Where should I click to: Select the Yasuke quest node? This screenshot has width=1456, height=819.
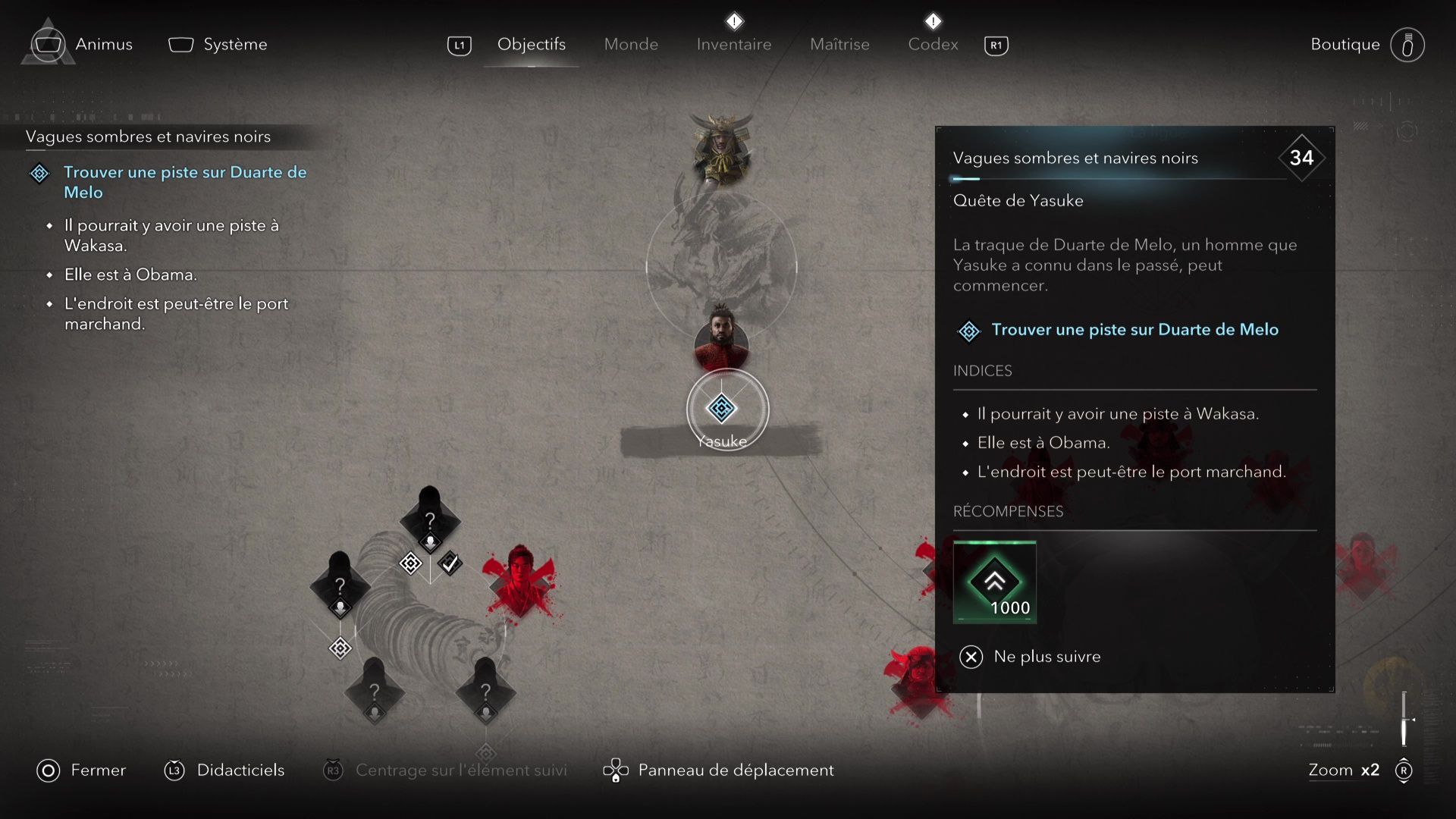click(x=721, y=409)
